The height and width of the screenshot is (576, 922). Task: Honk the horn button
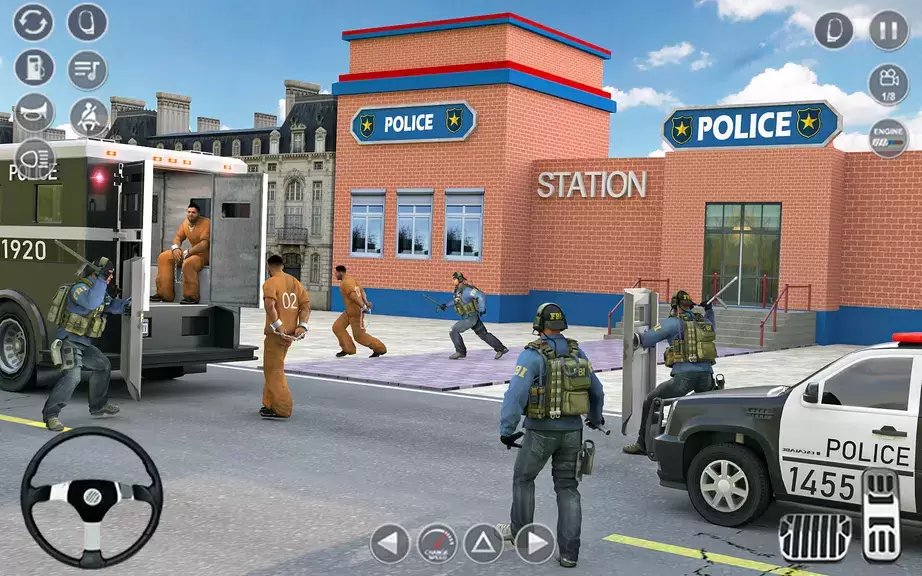[33, 113]
